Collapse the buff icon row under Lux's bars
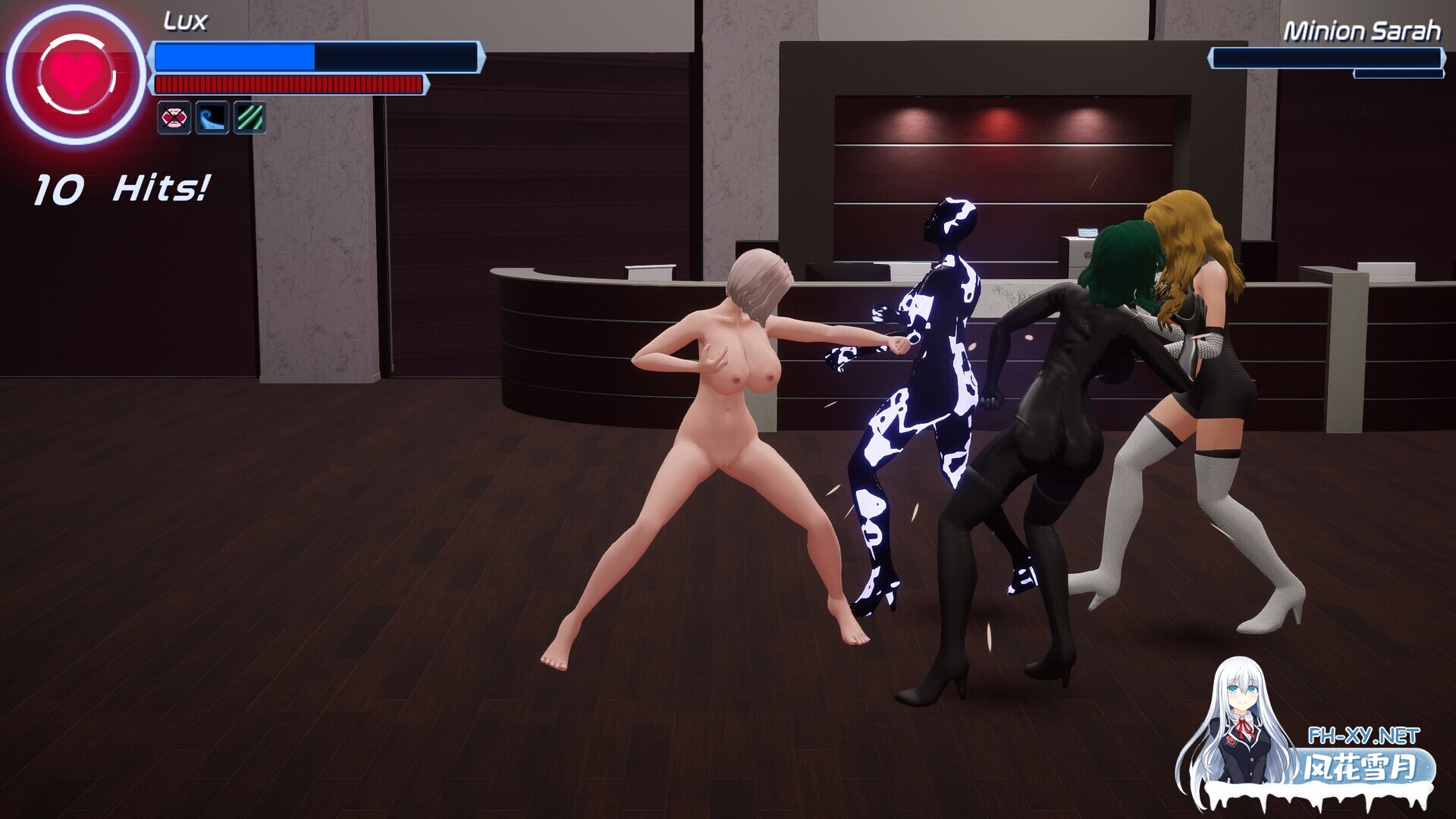Screen dimensions: 1456x819 pos(212,118)
